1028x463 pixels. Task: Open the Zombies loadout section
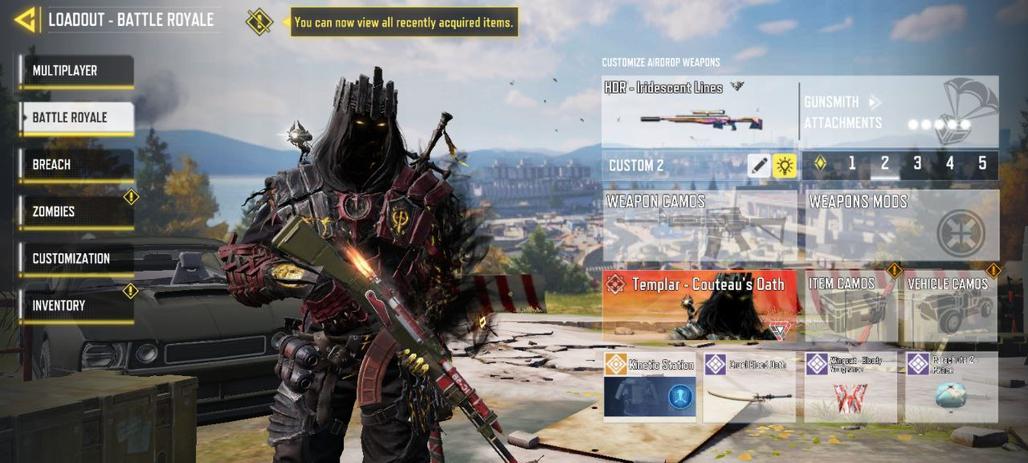pos(76,212)
